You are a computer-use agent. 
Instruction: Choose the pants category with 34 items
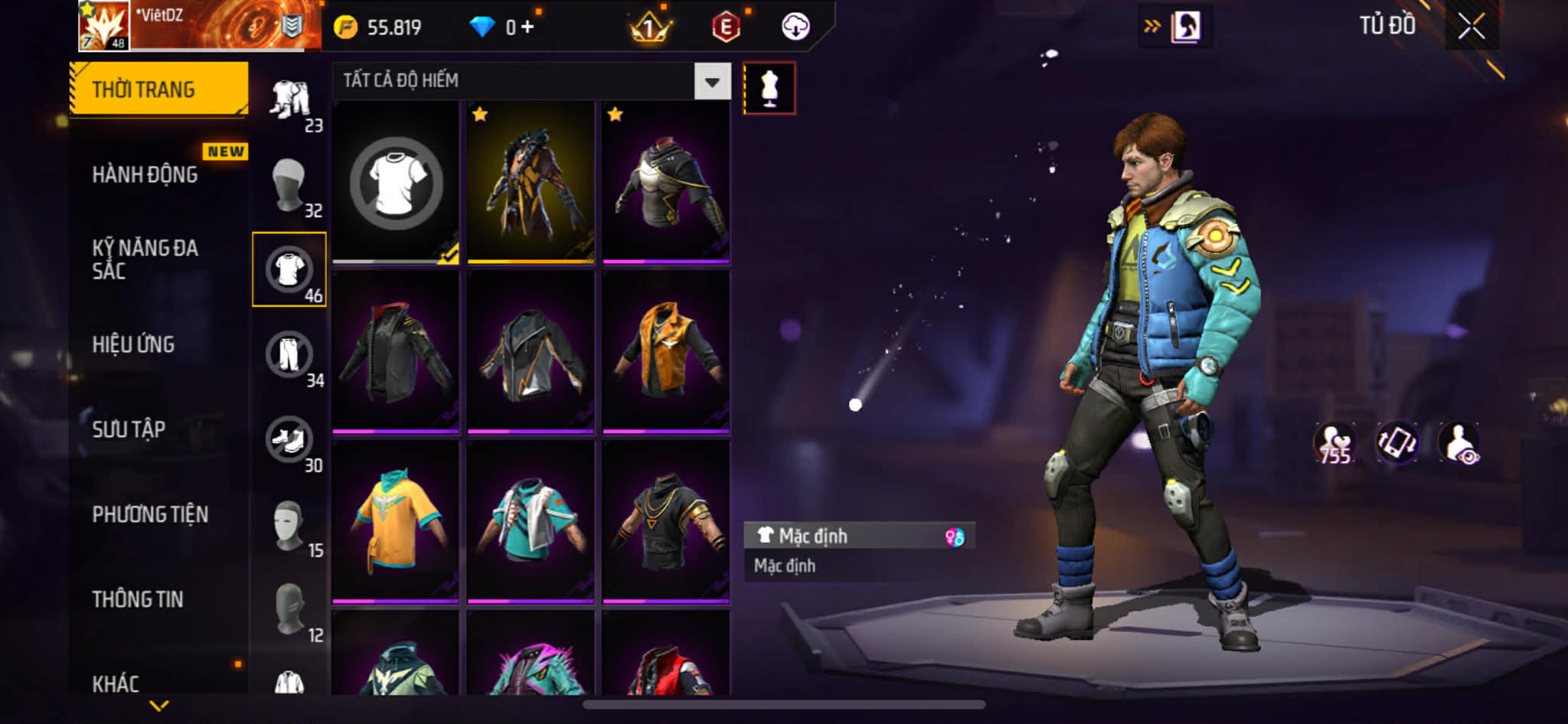pos(289,354)
